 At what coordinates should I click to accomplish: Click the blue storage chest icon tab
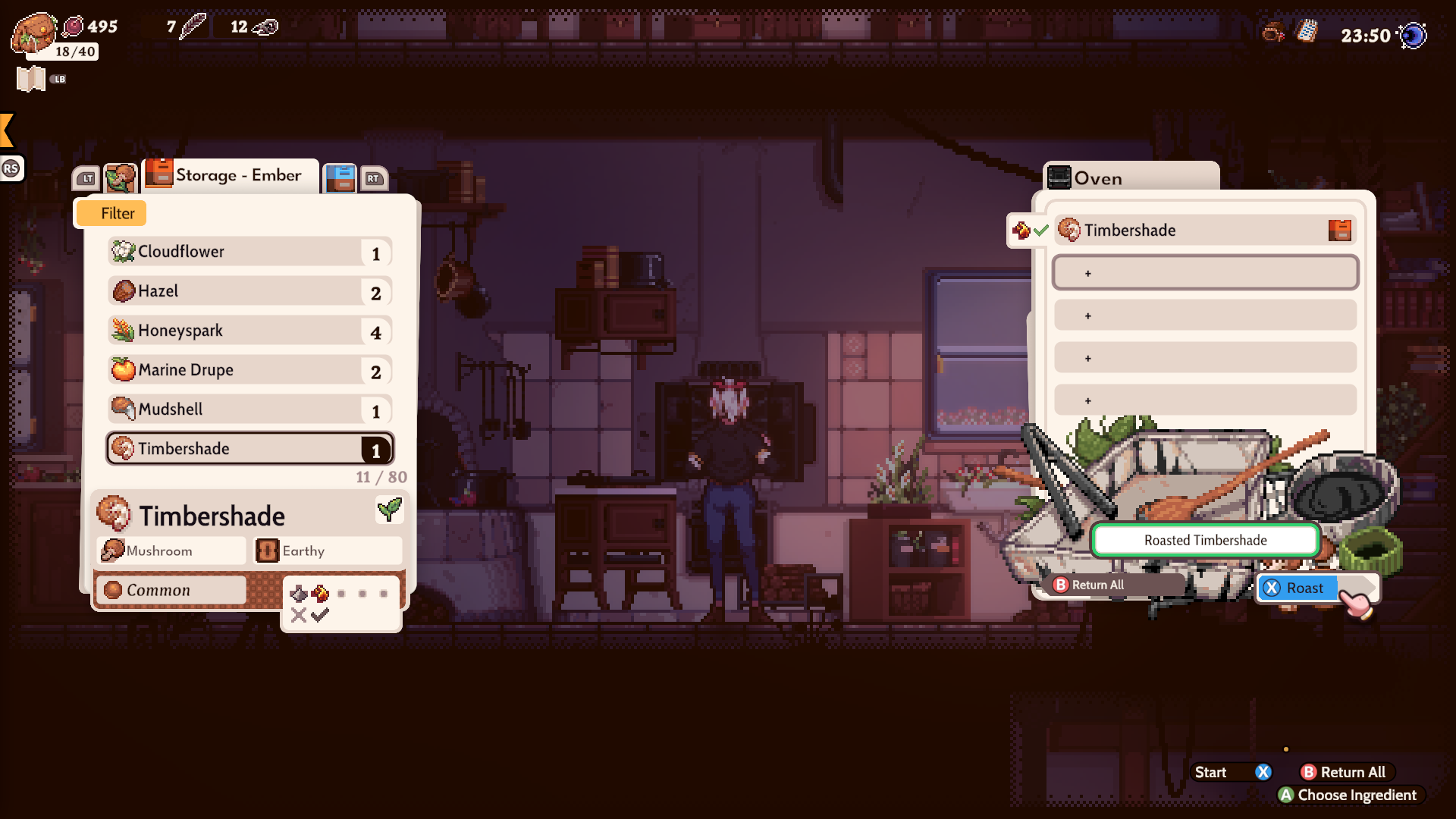340,178
